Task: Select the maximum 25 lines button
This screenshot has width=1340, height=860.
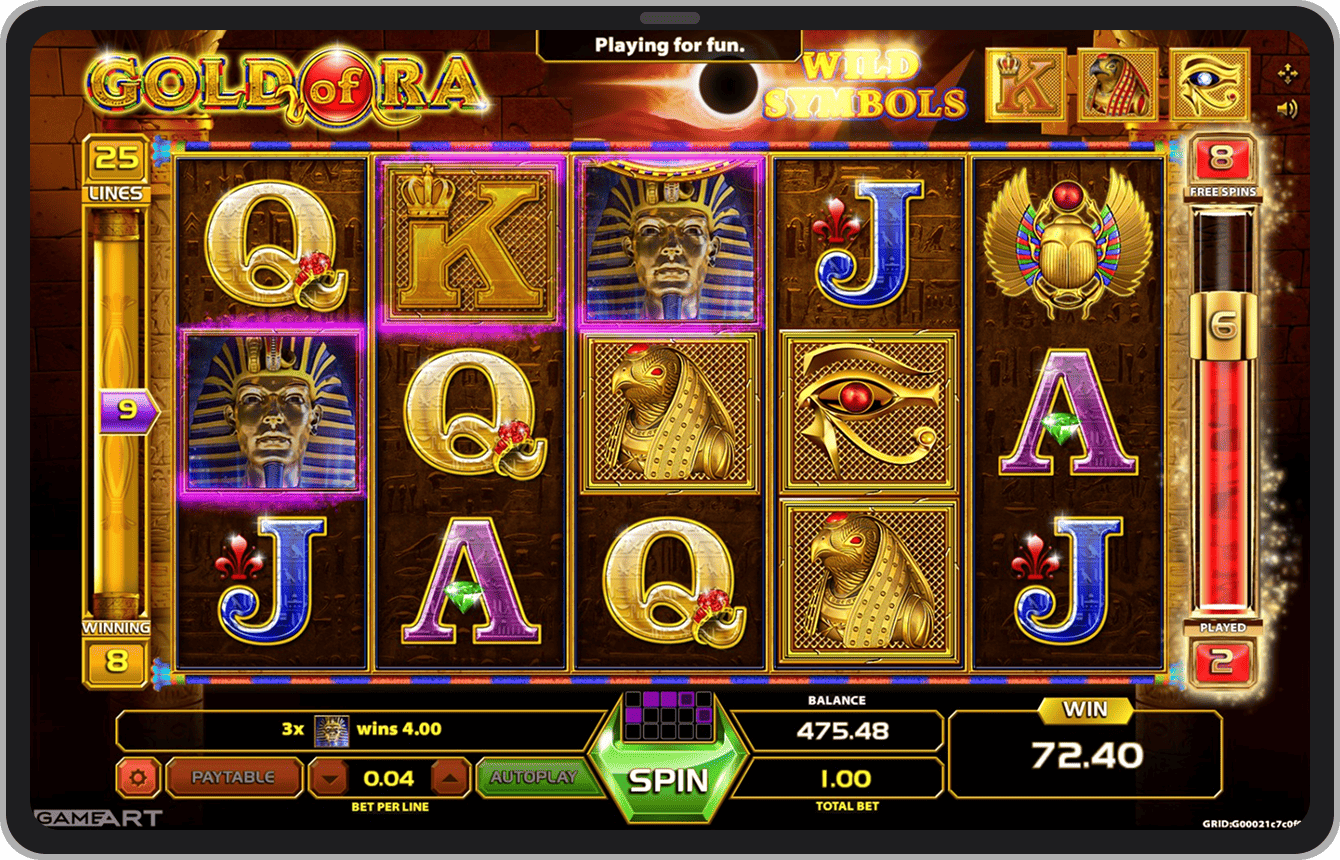Action: (x=116, y=159)
